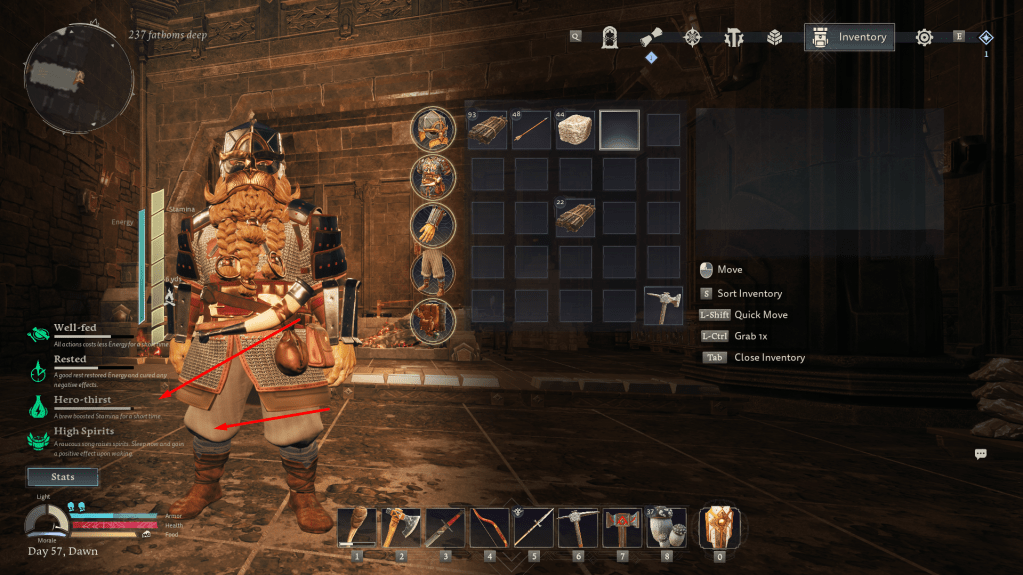Image resolution: width=1023 pixels, height=575 pixels.
Task: Choose the battle axe in hotbar slot 2
Action: pyautogui.click(x=402, y=528)
